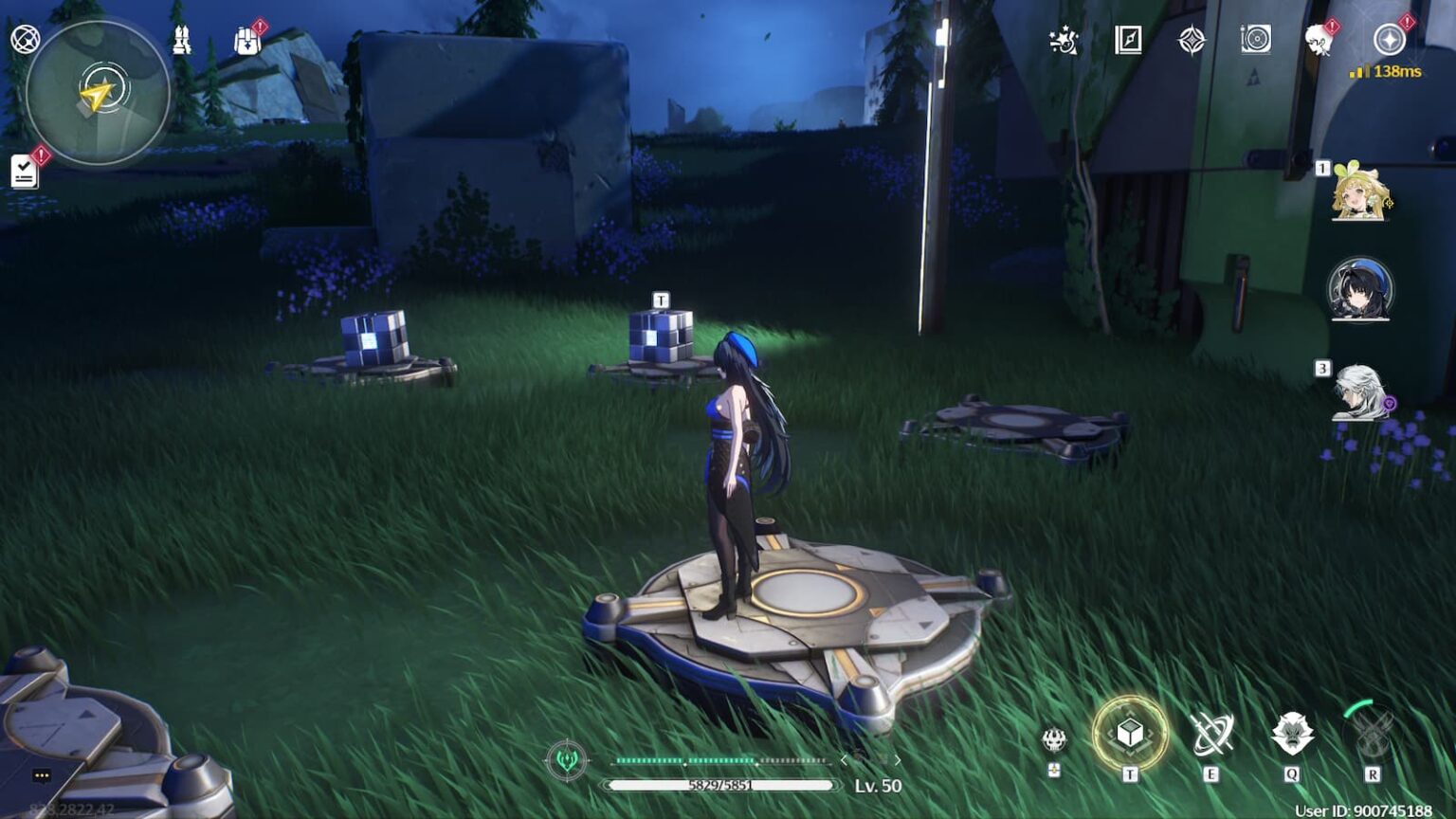
Task: Open the minimap
Action: tap(98, 93)
